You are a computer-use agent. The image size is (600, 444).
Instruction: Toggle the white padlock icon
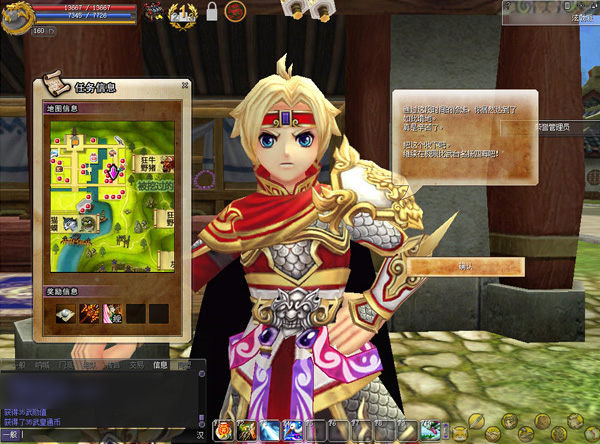click(211, 13)
